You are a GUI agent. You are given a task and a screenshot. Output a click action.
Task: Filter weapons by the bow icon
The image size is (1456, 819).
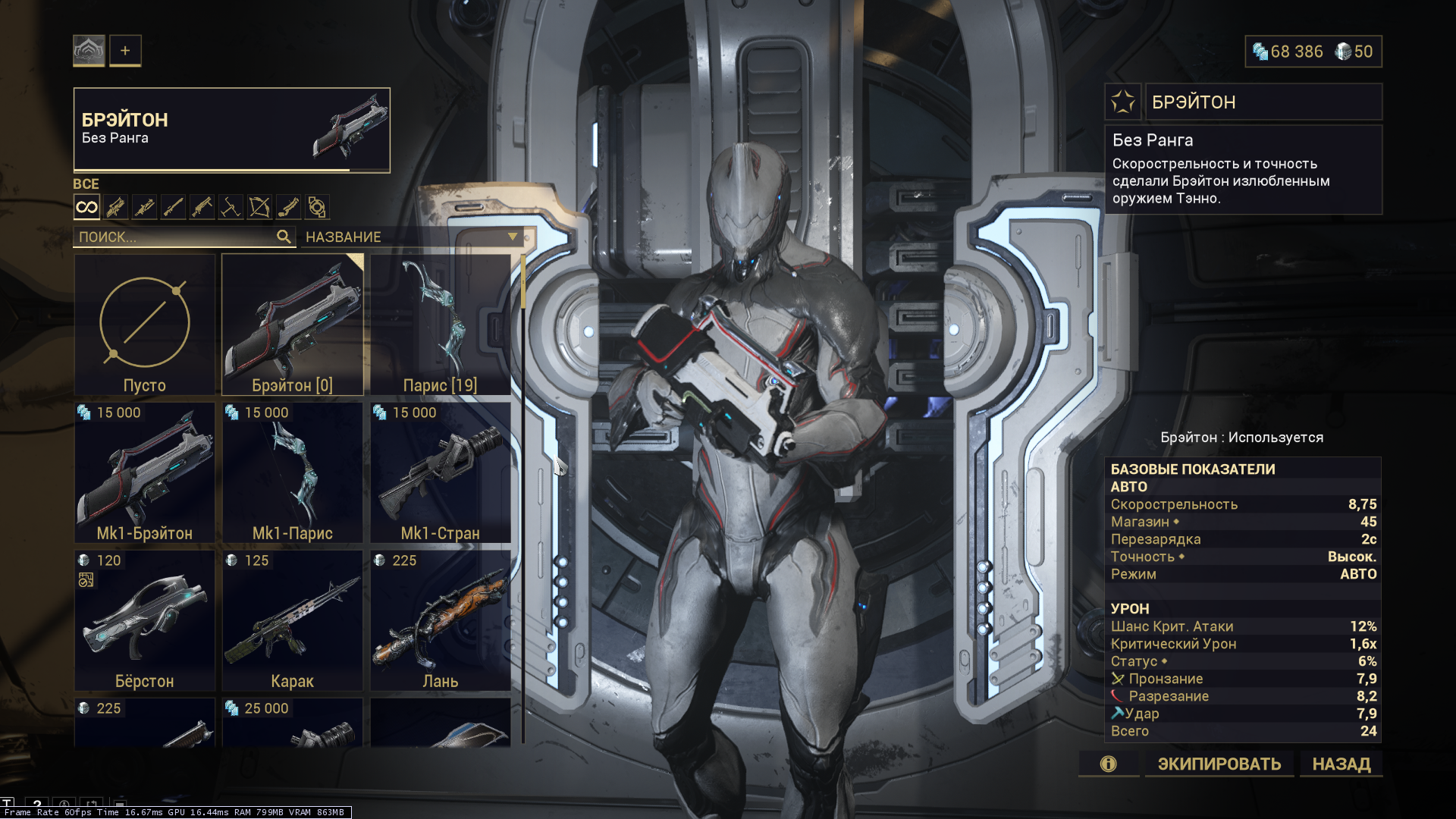(259, 207)
